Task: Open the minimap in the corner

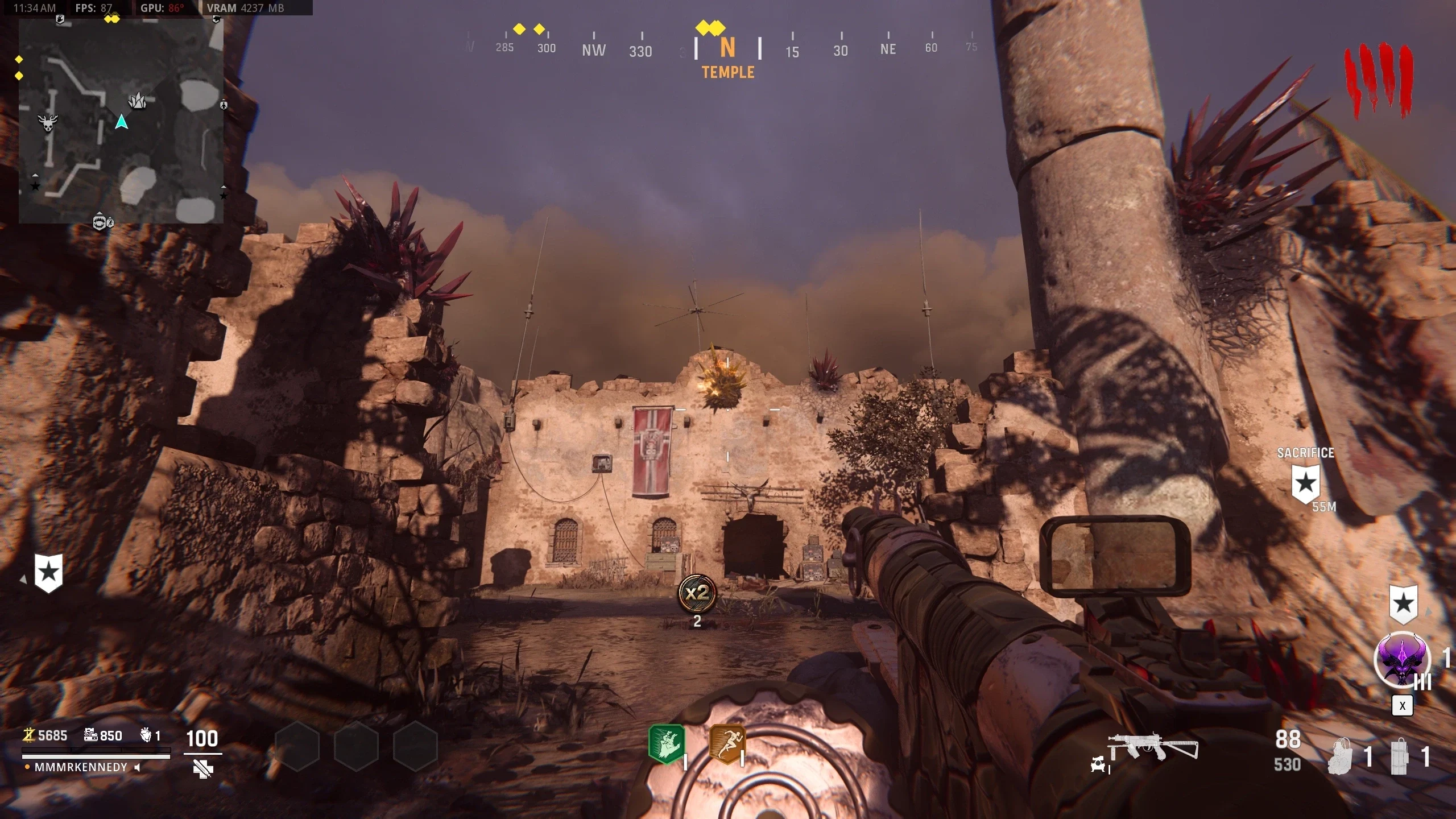Action: pyautogui.click(x=121, y=121)
